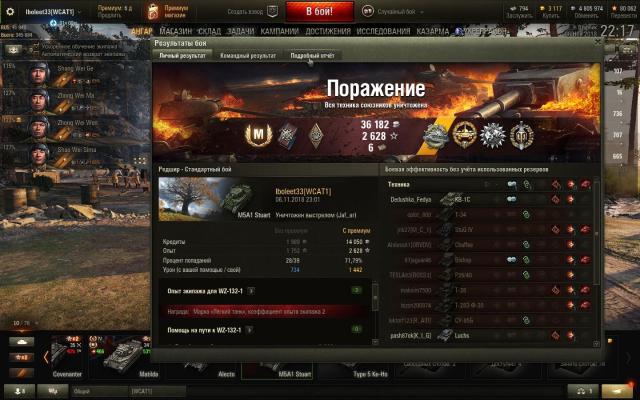Go to the КАЗАРМА barracks
Screen dimensions: 640x400
432,31
